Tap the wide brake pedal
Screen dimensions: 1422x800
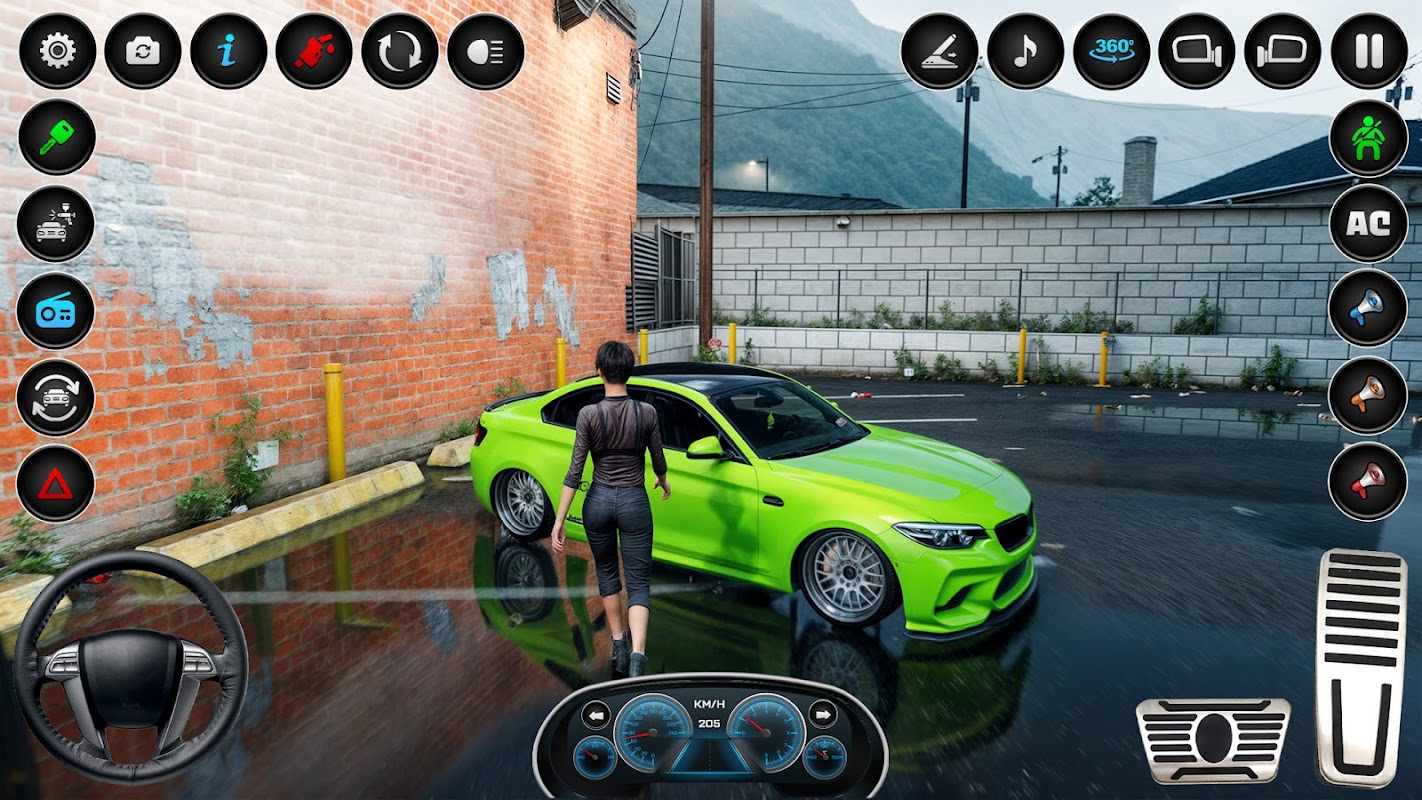pos(1213,740)
